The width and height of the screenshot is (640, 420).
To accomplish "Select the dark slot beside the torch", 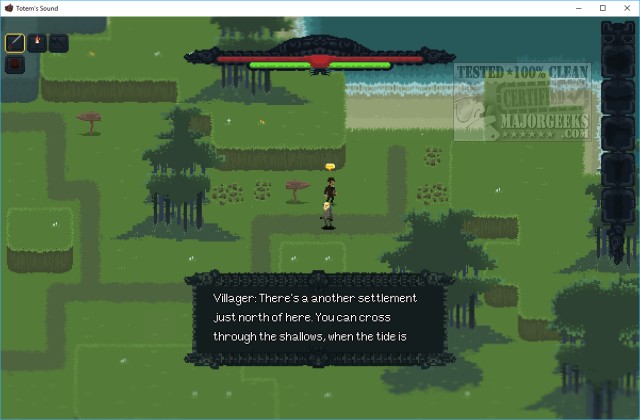I will point(59,43).
